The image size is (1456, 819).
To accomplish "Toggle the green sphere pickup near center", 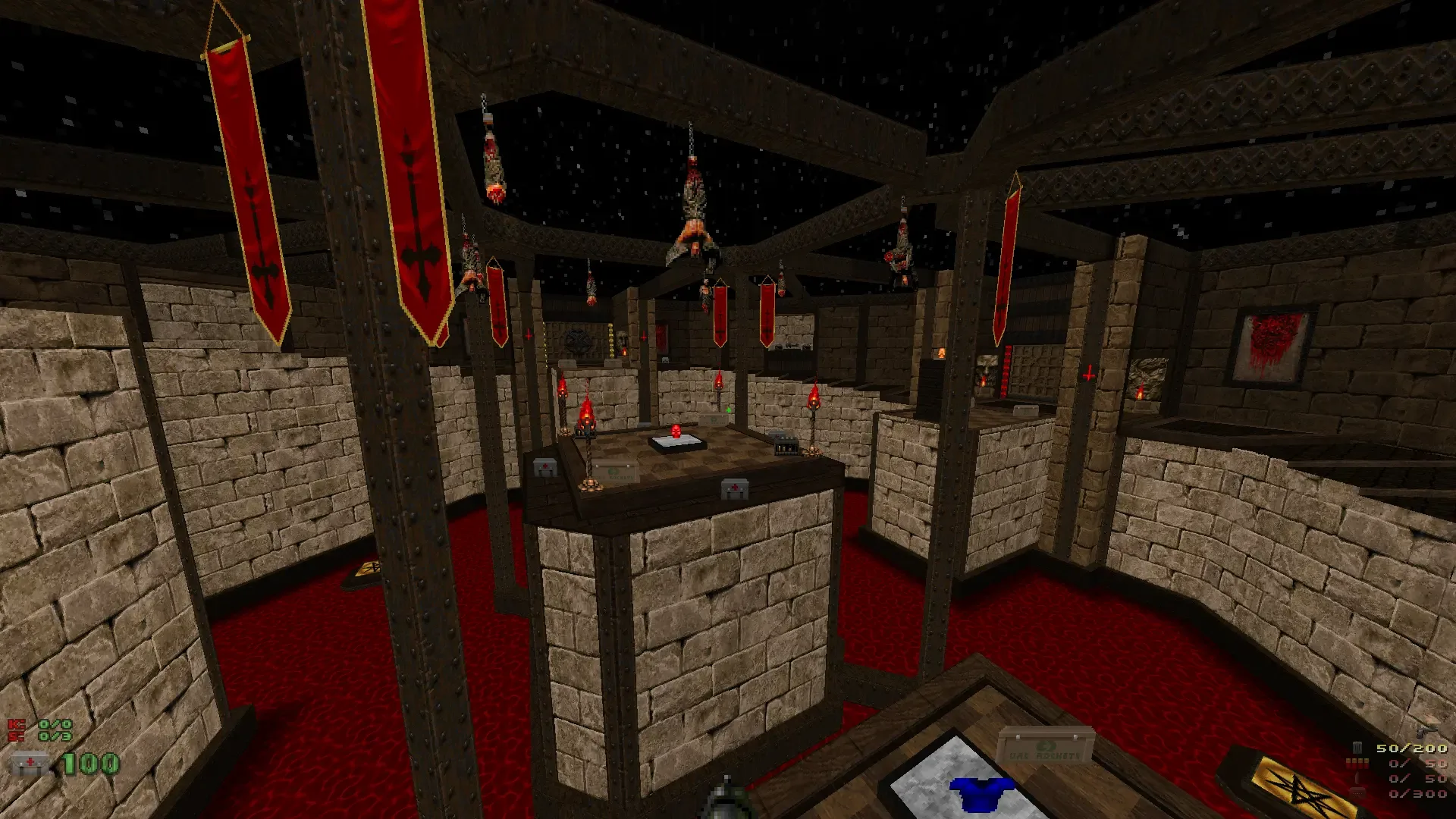I will pos(729,410).
